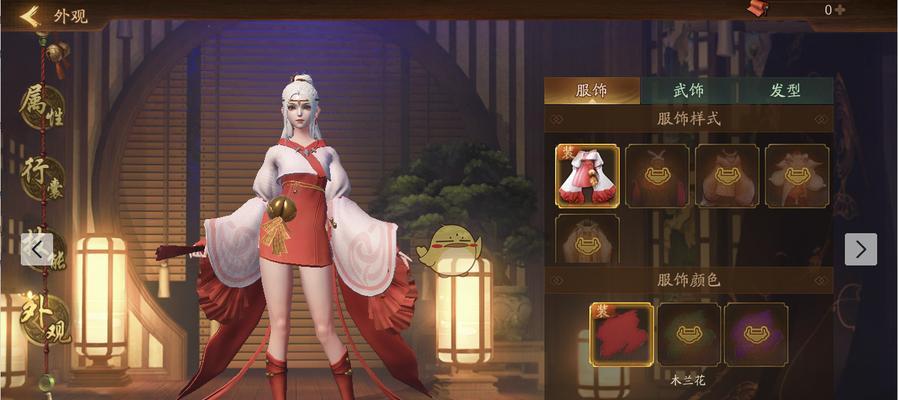
Task: Click the left arrow to view previous image
Action: click(x=37, y=249)
